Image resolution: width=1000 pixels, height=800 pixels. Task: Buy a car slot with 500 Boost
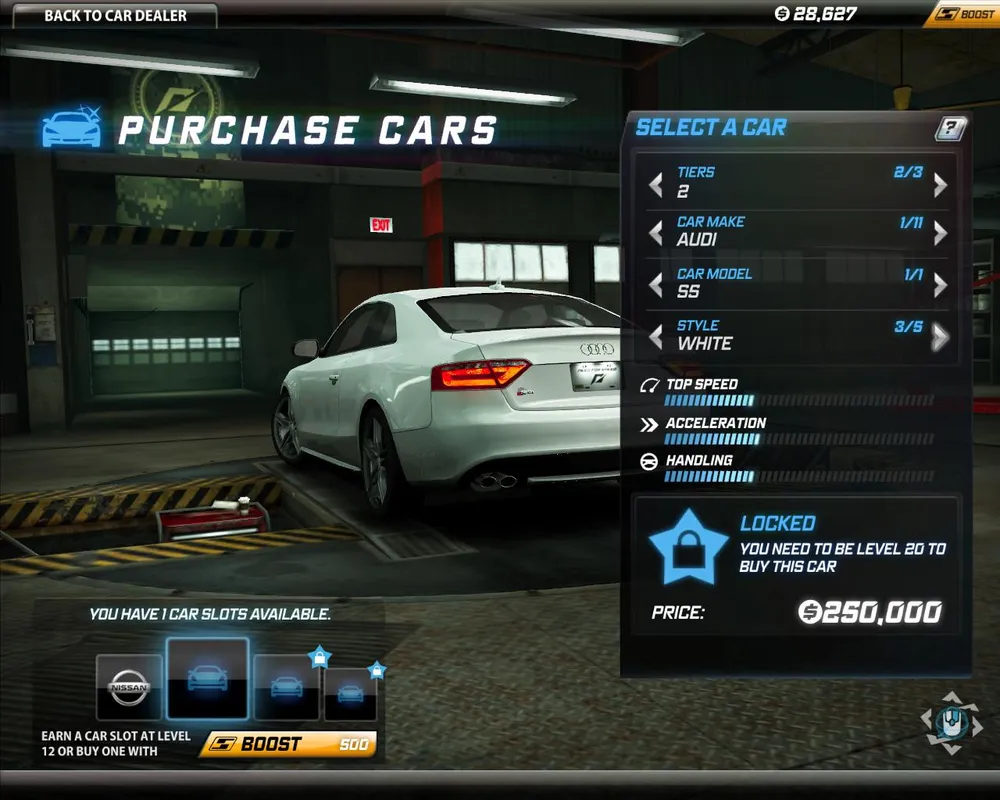coord(287,744)
